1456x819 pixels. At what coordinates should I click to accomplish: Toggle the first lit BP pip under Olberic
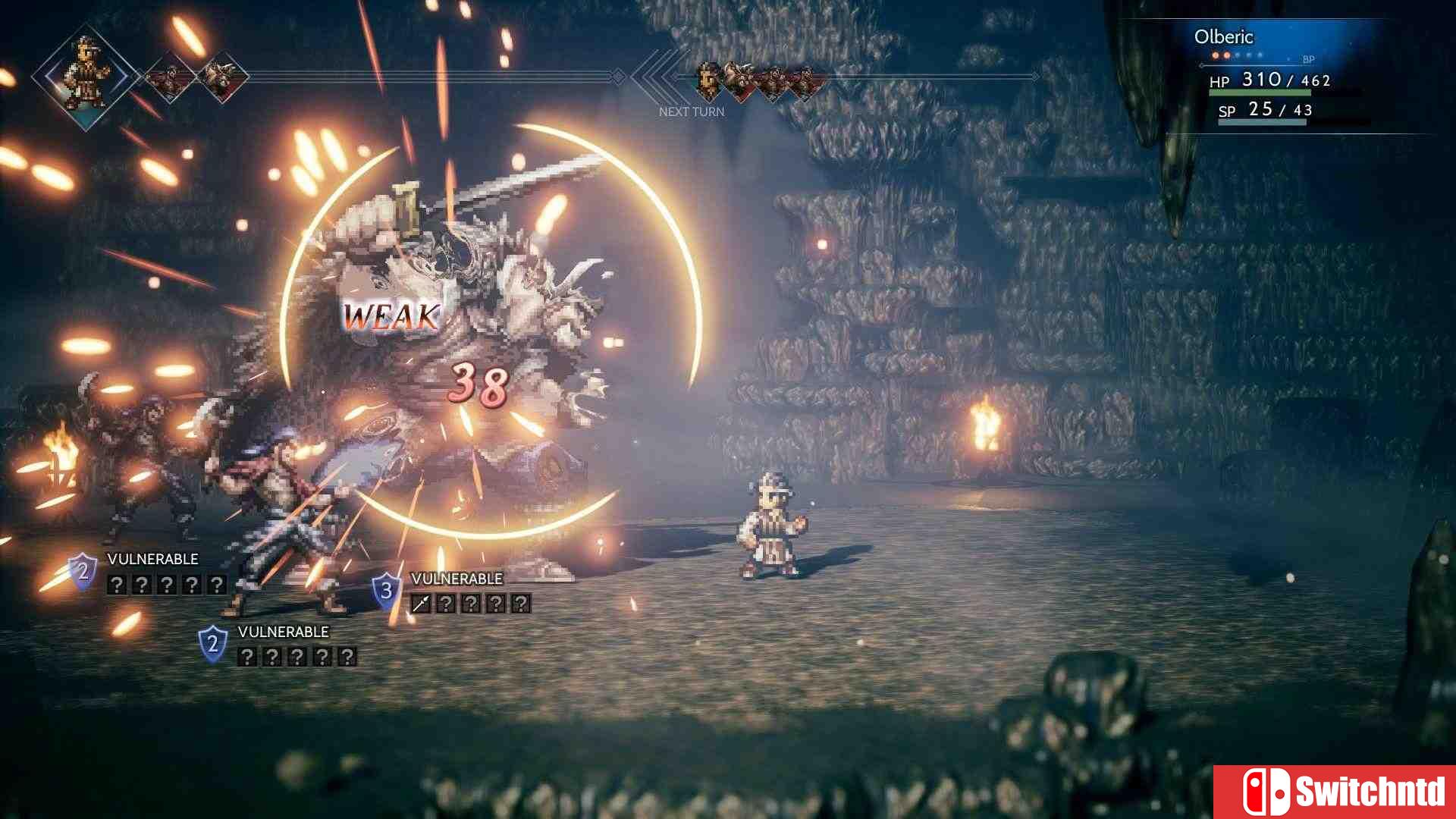(x=1215, y=55)
